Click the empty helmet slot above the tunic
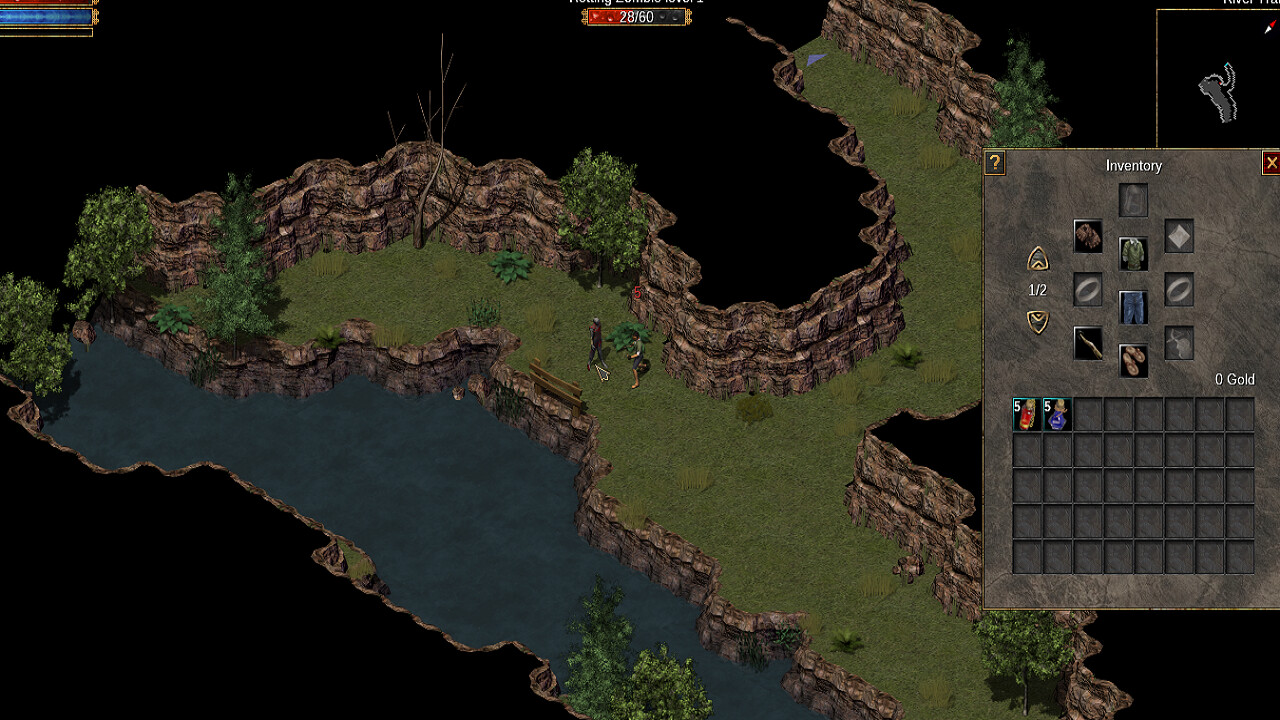 [x=1133, y=199]
